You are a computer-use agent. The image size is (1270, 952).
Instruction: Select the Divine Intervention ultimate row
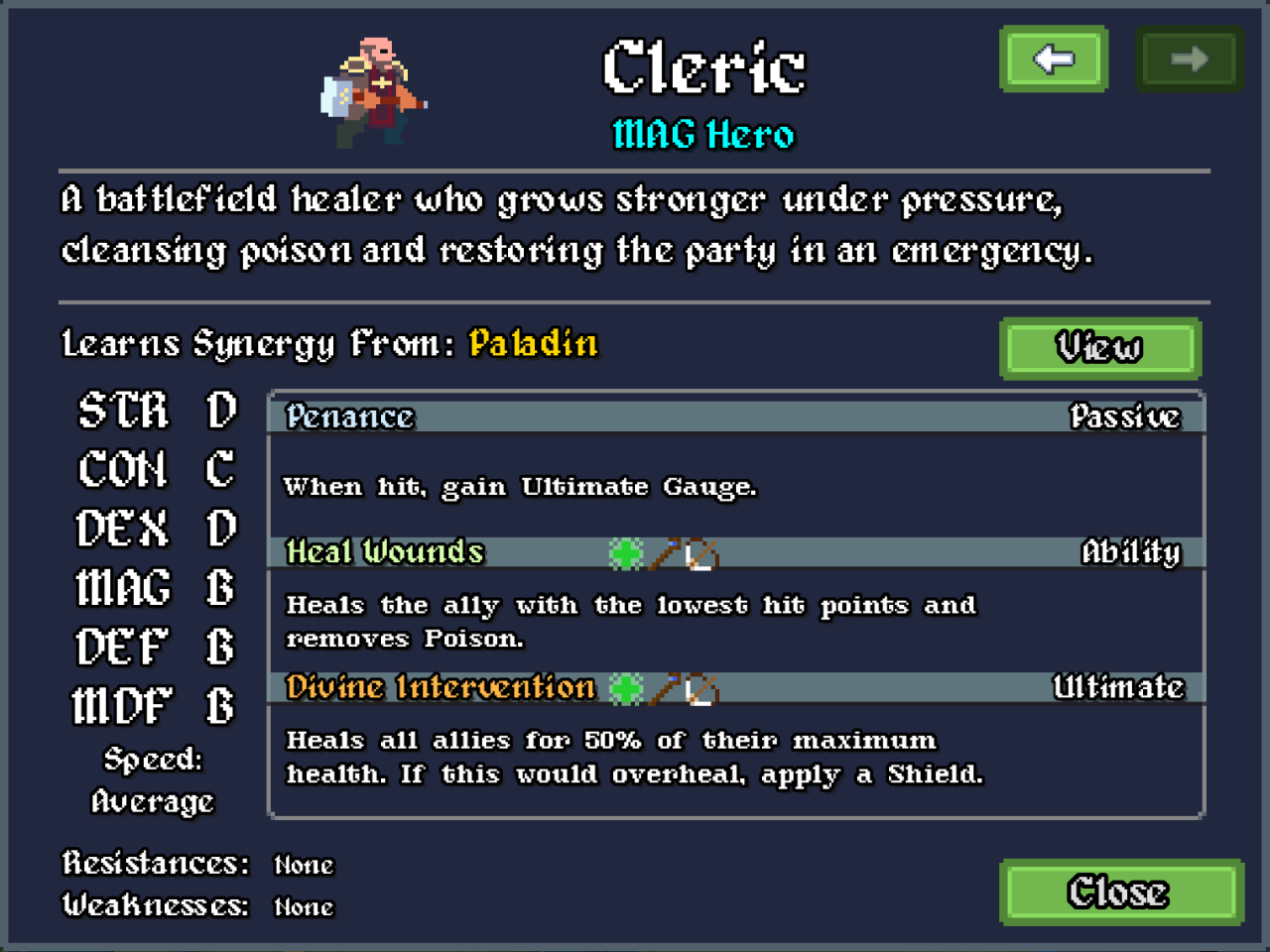(735, 688)
